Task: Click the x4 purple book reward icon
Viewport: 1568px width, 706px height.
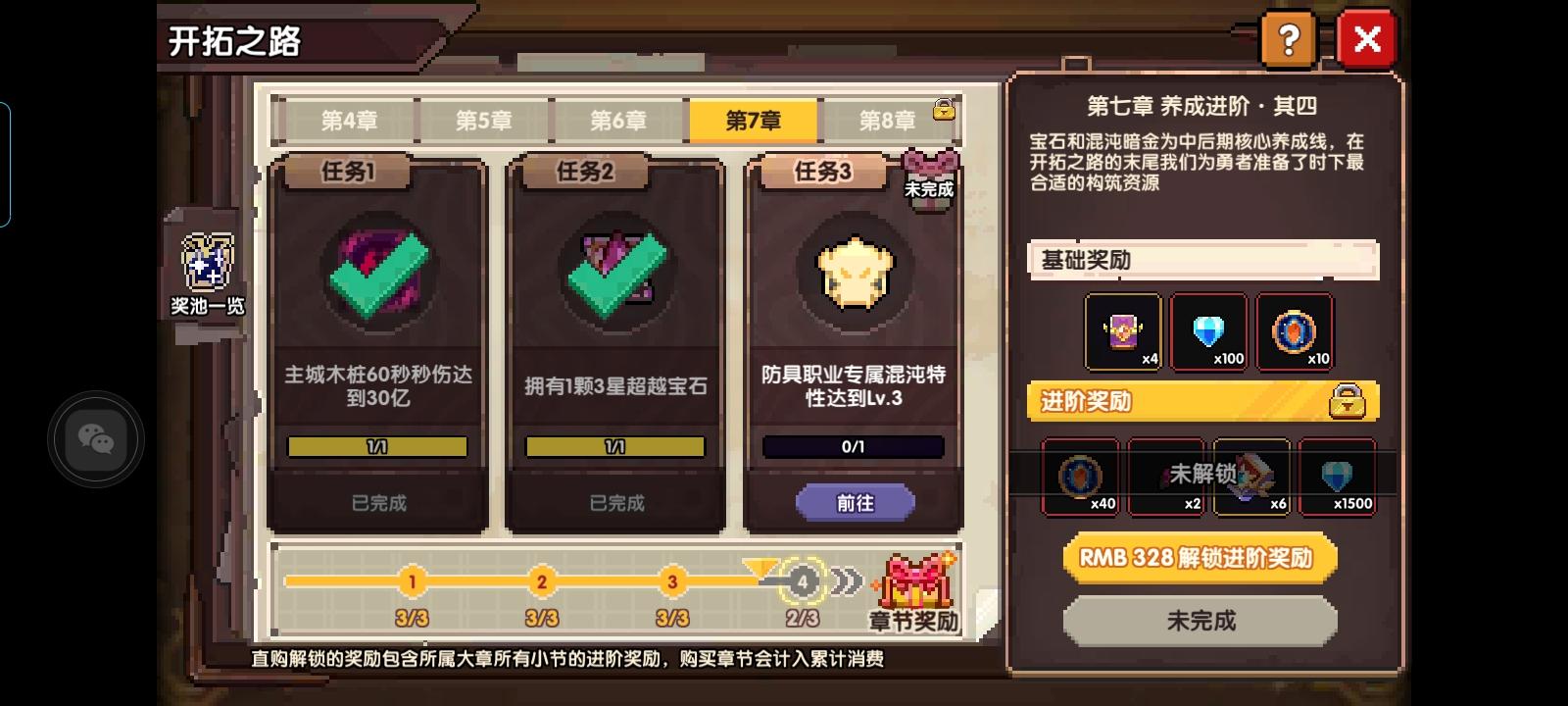Action: pyautogui.click(x=1121, y=330)
